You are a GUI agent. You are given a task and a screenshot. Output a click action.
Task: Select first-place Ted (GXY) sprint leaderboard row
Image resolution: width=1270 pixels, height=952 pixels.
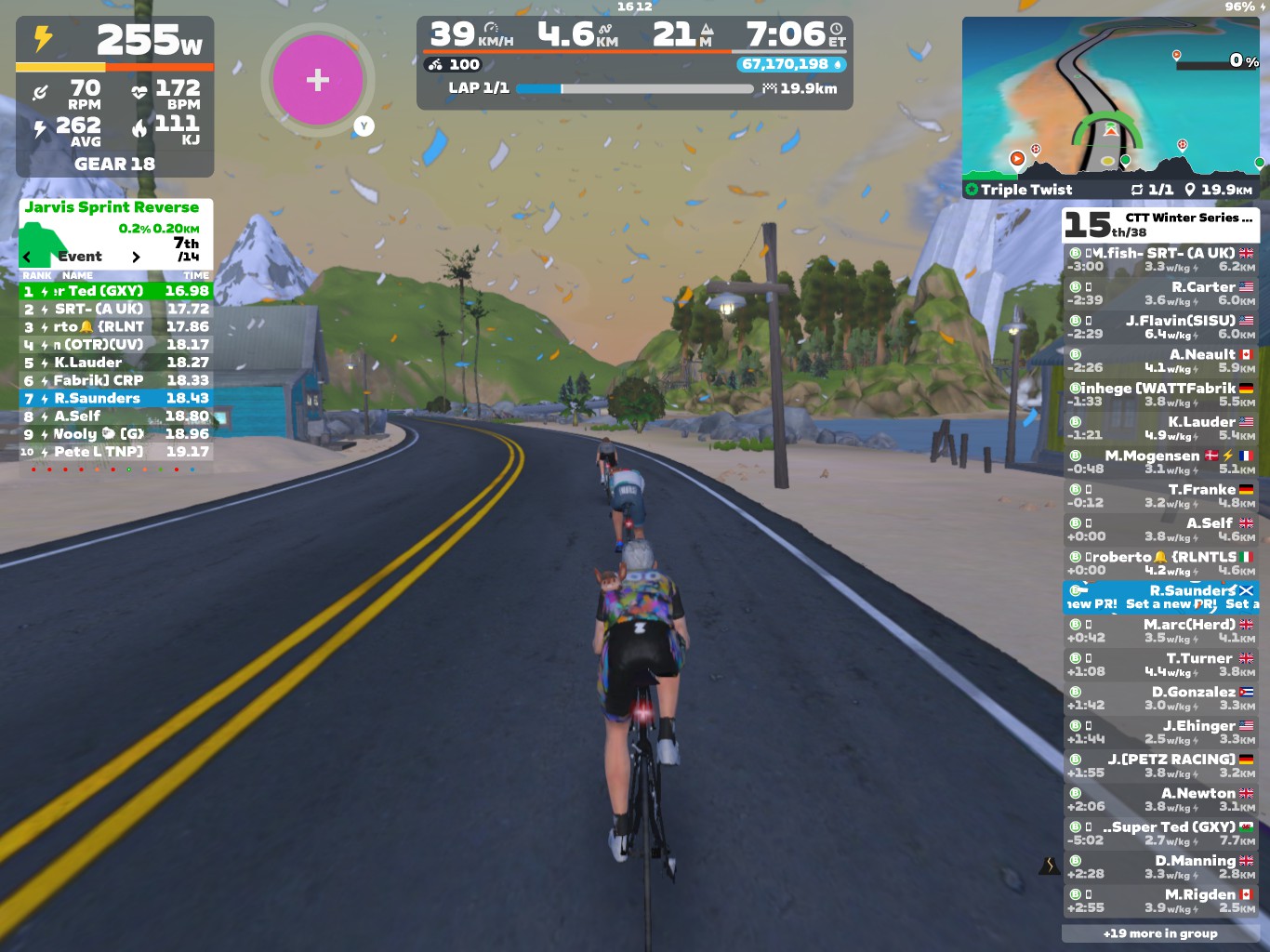pyautogui.click(x=116, y=291)
